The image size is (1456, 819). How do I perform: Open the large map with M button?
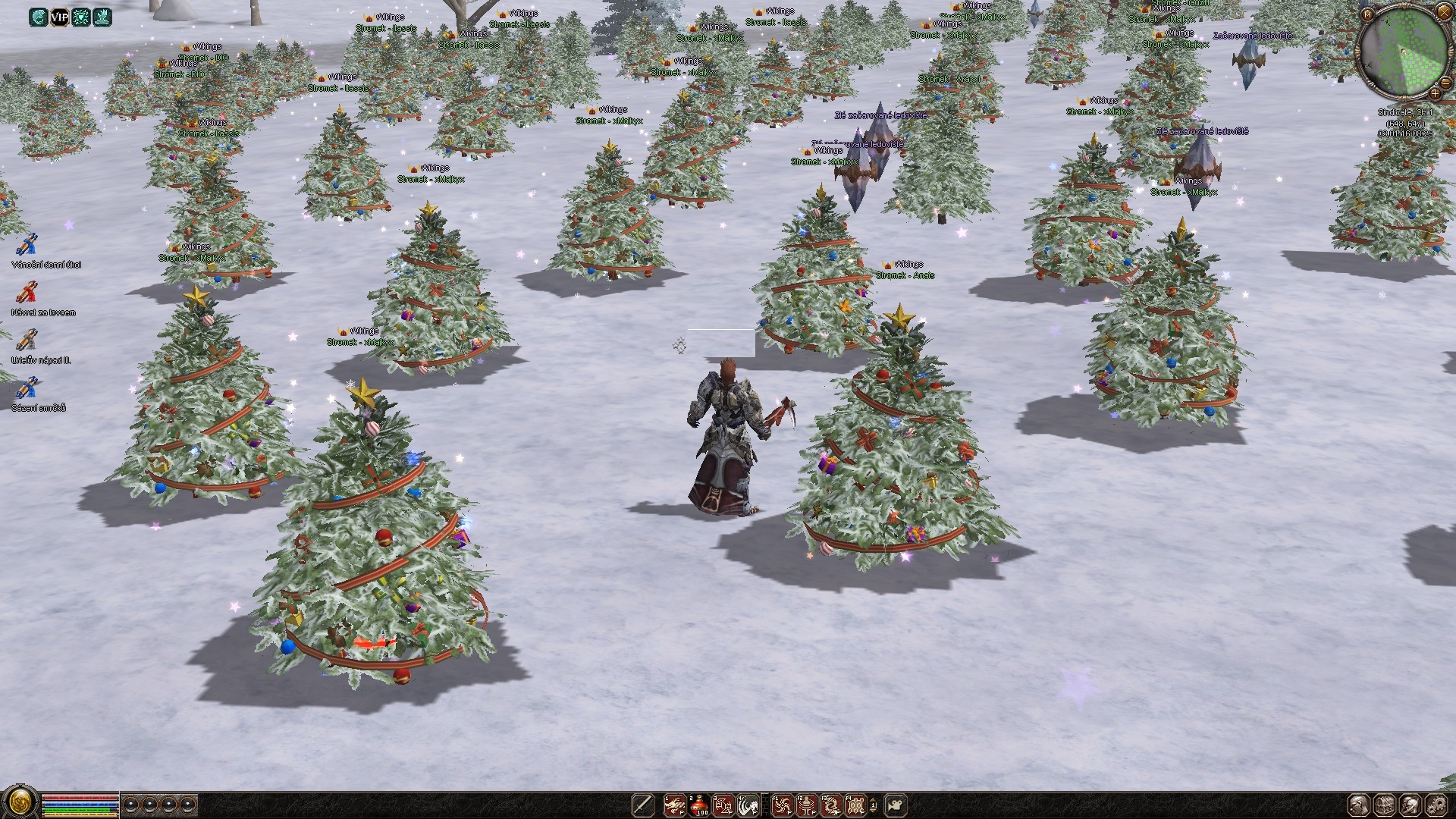coord(1367,14)
